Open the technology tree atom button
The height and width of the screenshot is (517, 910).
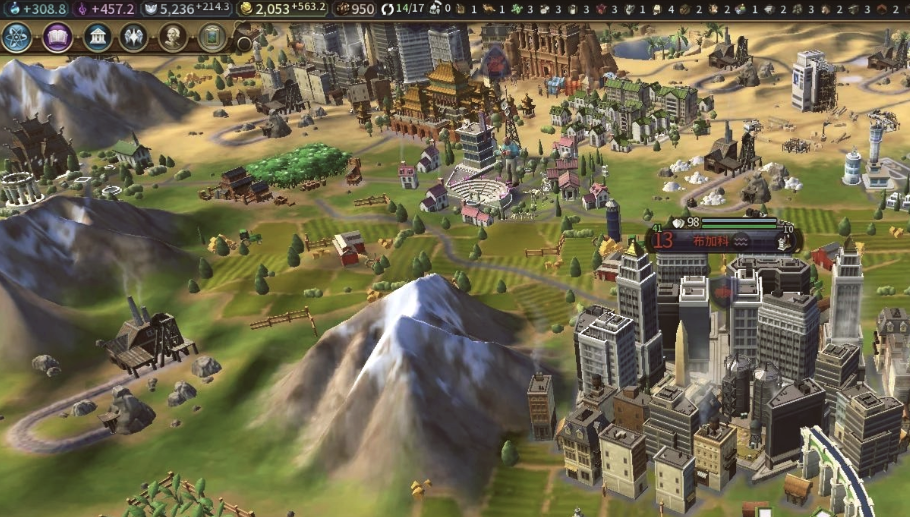coord(17,38)
